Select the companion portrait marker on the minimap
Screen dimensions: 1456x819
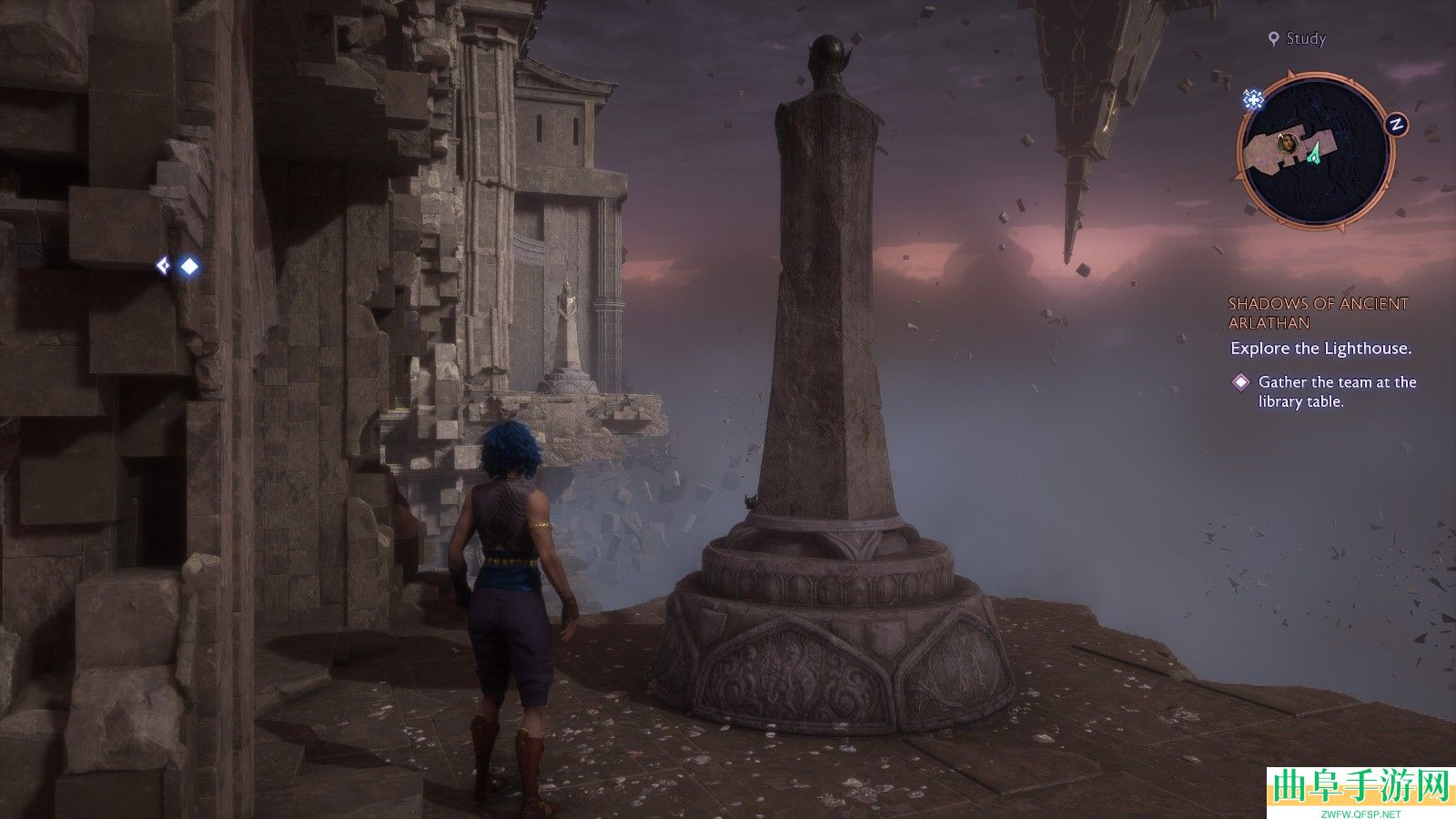pyautogui.click(x=1288, y=142)
